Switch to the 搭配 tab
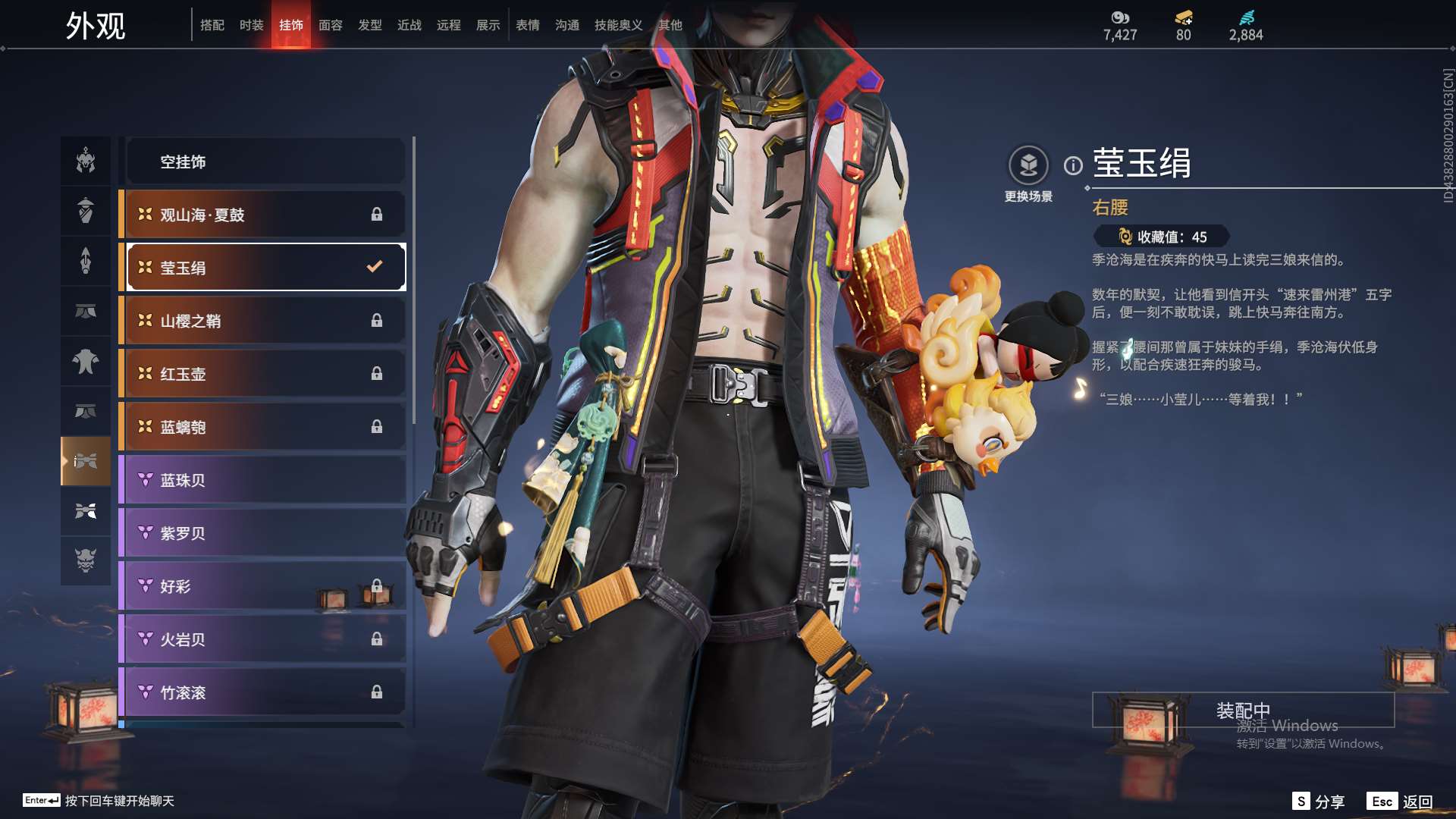The image size is (1456, 819). [212, 25]
